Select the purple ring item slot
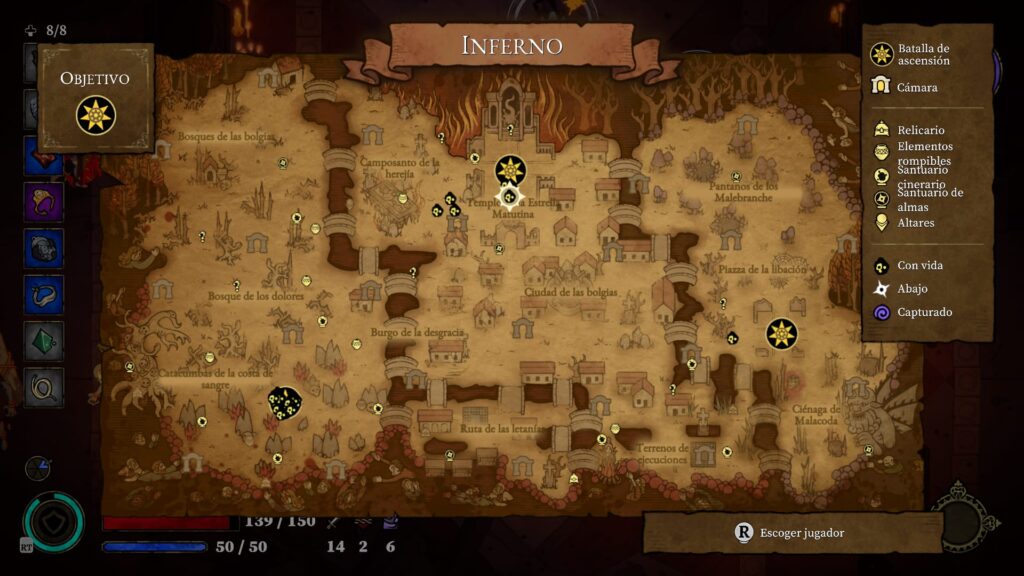Image resolution: width=1024 pixels, height=576 pixels. point(44,201)
